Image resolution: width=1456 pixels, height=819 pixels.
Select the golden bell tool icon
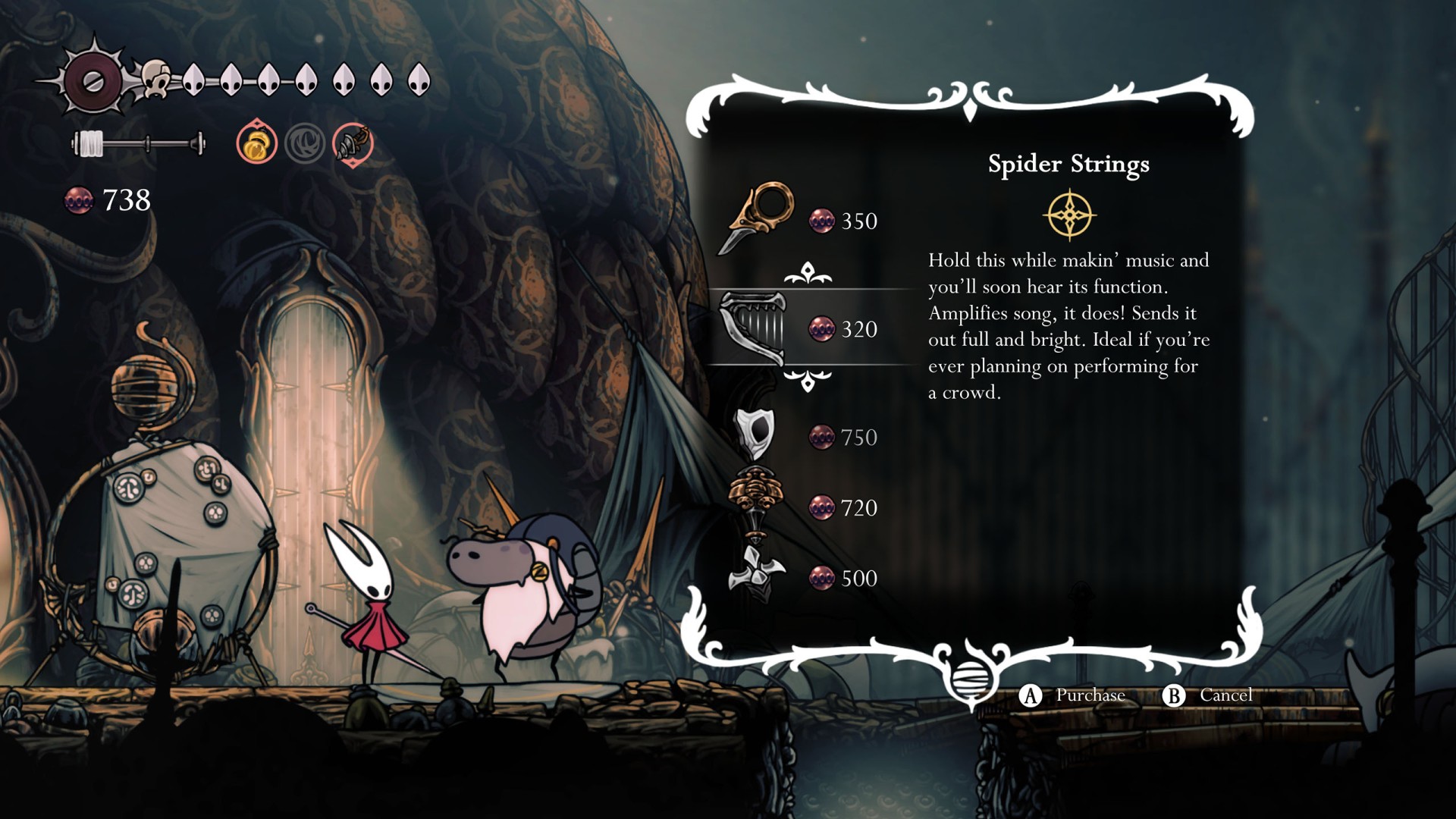click(x=256, y=143)
